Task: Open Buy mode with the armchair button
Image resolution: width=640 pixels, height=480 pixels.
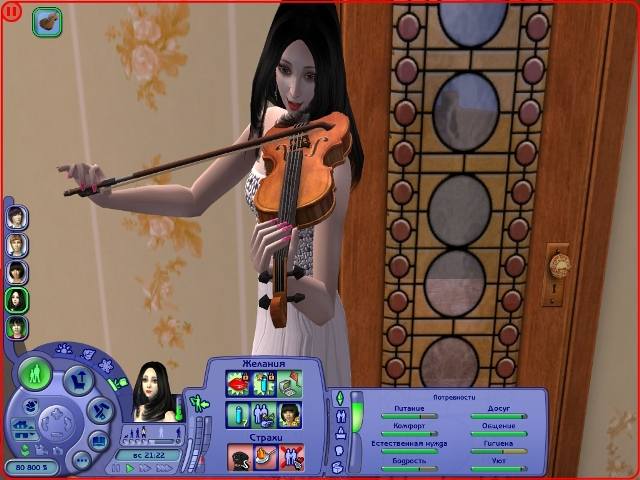Action: coord(78,380)
